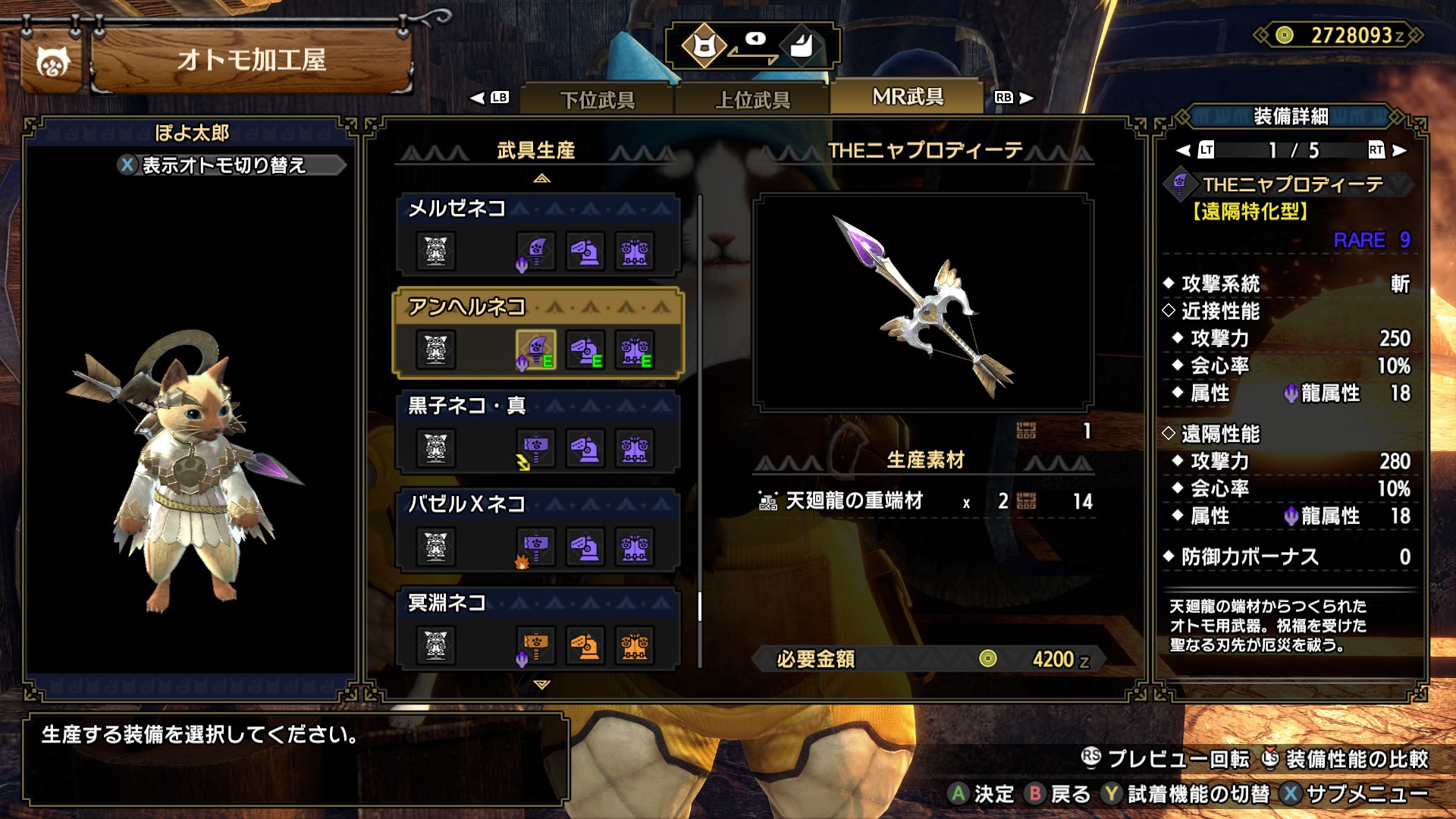Click the 天廻龍の重端材 material row
Viewport: 1456px width, 819px height.
click(925, 501)
